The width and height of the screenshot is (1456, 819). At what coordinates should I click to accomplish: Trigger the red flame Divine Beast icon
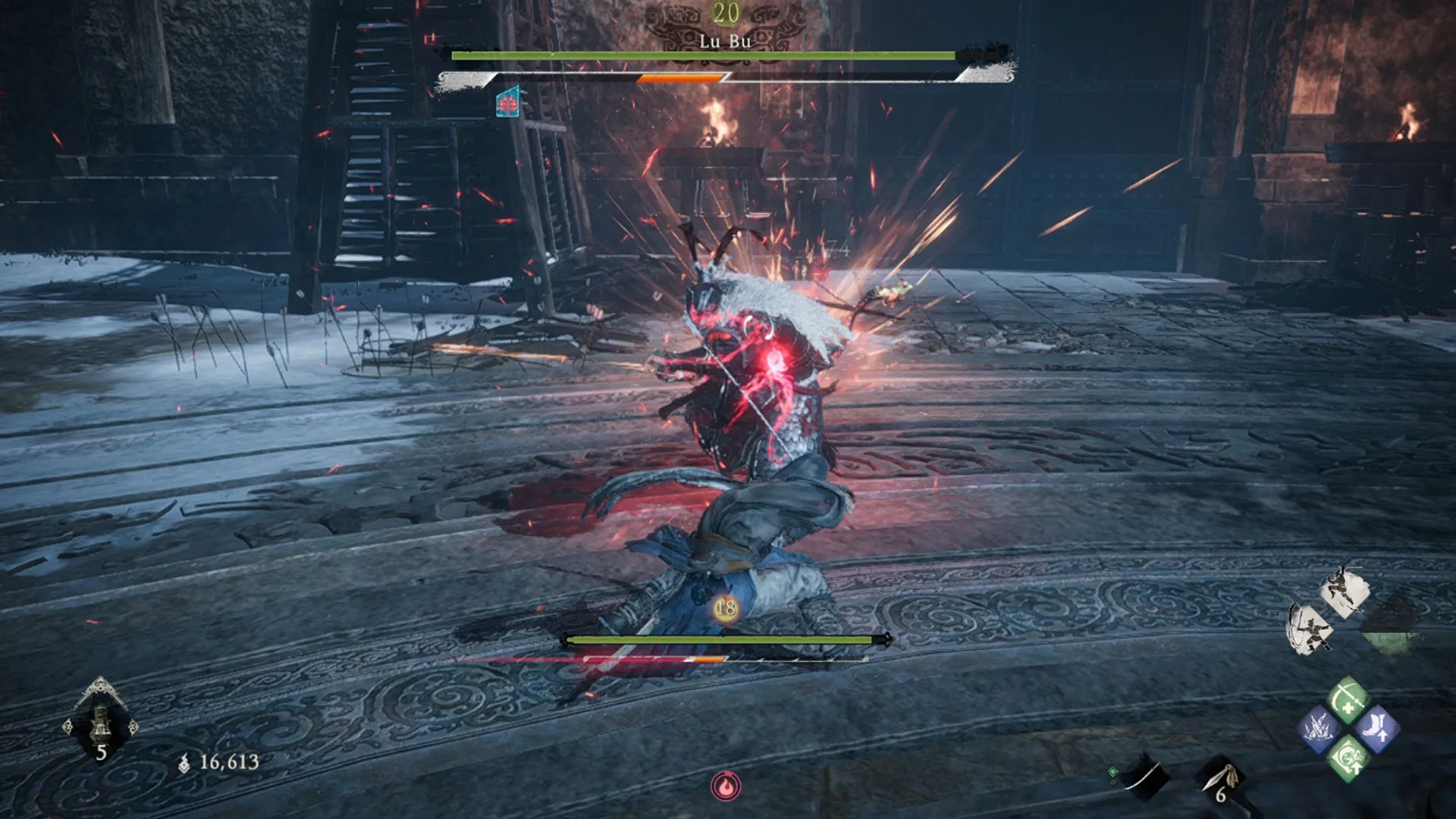coord(726,786)
